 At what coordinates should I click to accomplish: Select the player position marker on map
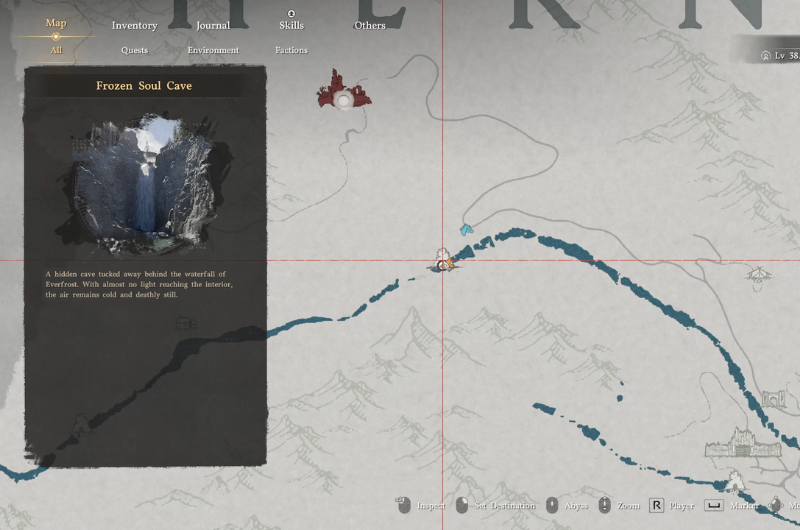443,264
